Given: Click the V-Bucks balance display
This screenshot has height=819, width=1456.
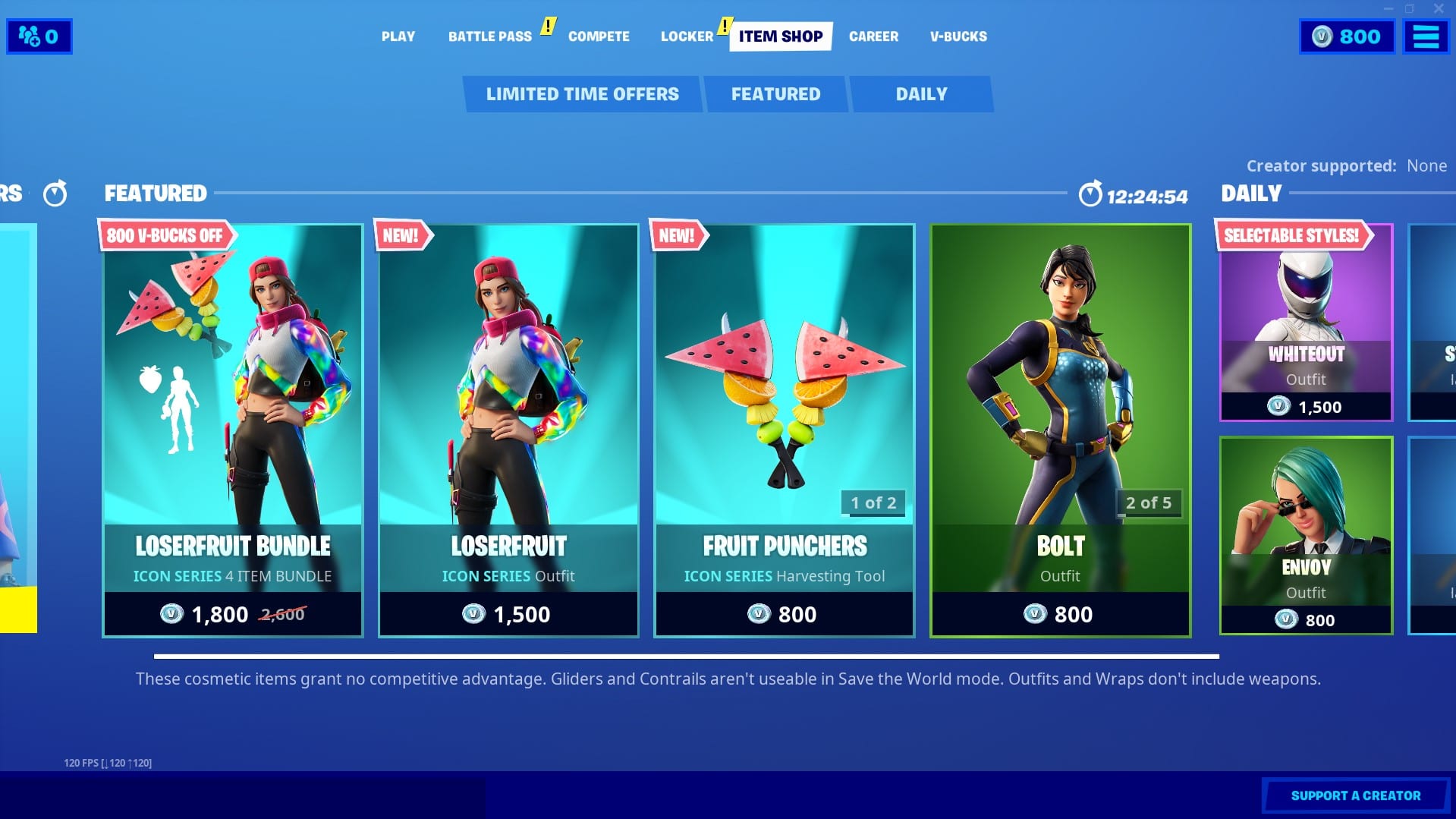Looking at the screenshot, I should [x=1347, y=36].
